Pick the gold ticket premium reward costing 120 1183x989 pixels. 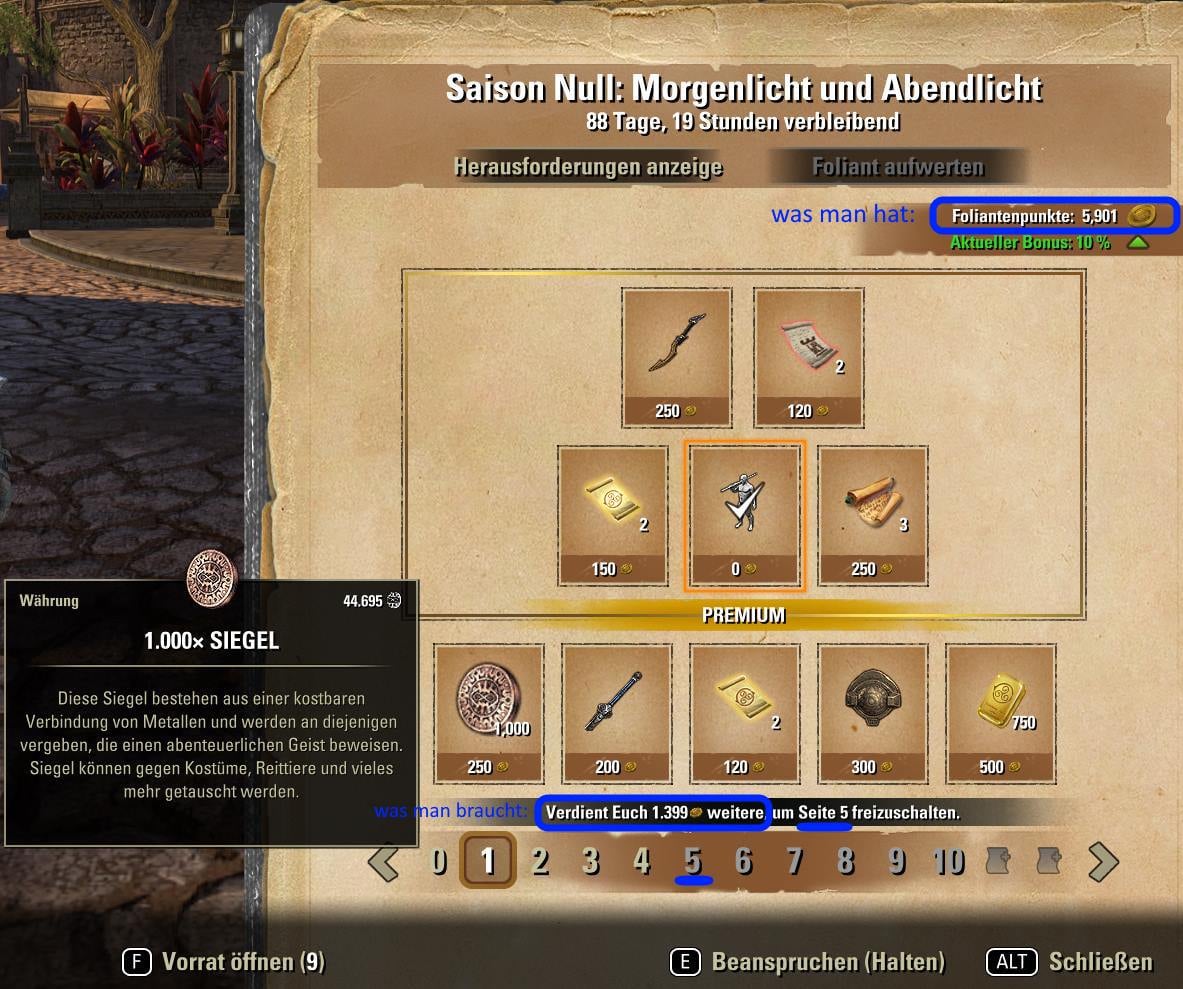point(744,712)
